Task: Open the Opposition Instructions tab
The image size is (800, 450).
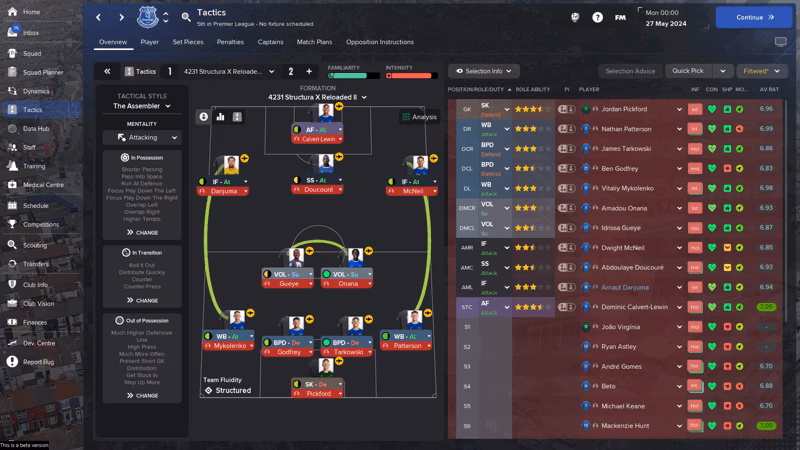Action: (x=379, y=42)
